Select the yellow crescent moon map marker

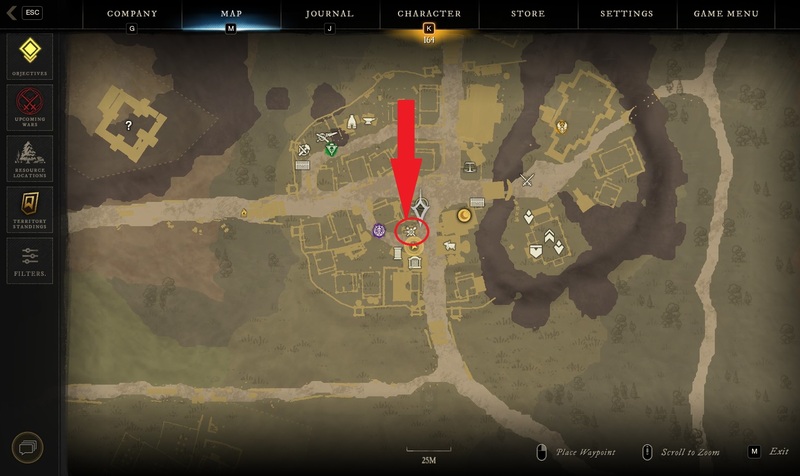click(x=465, y=215)
